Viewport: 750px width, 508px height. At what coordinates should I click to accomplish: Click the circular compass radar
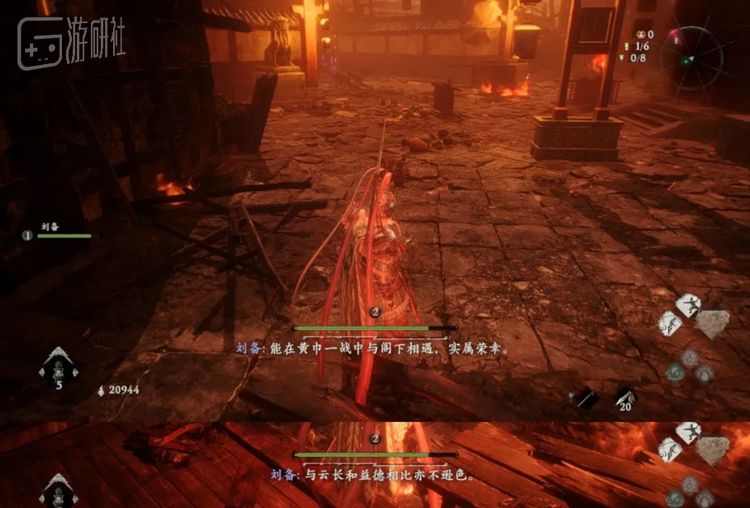click(x=691, y=57)
